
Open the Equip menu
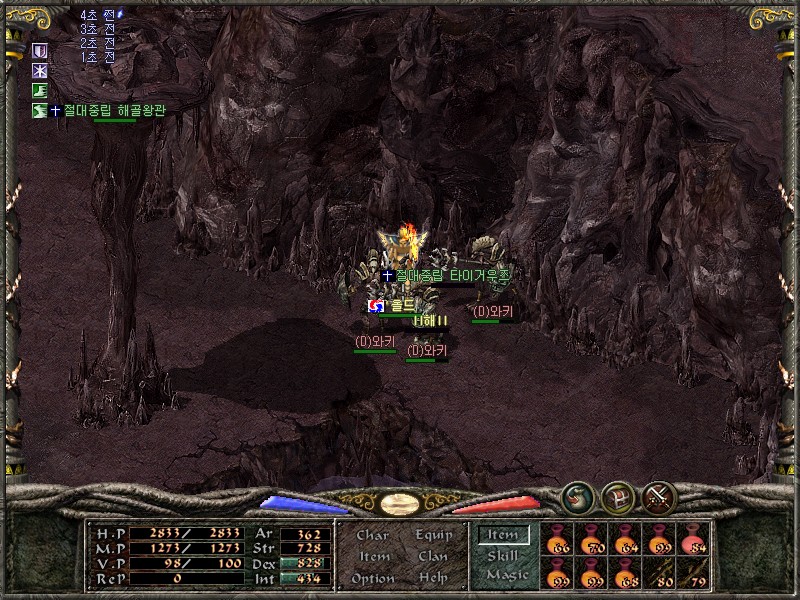[434, 535]
